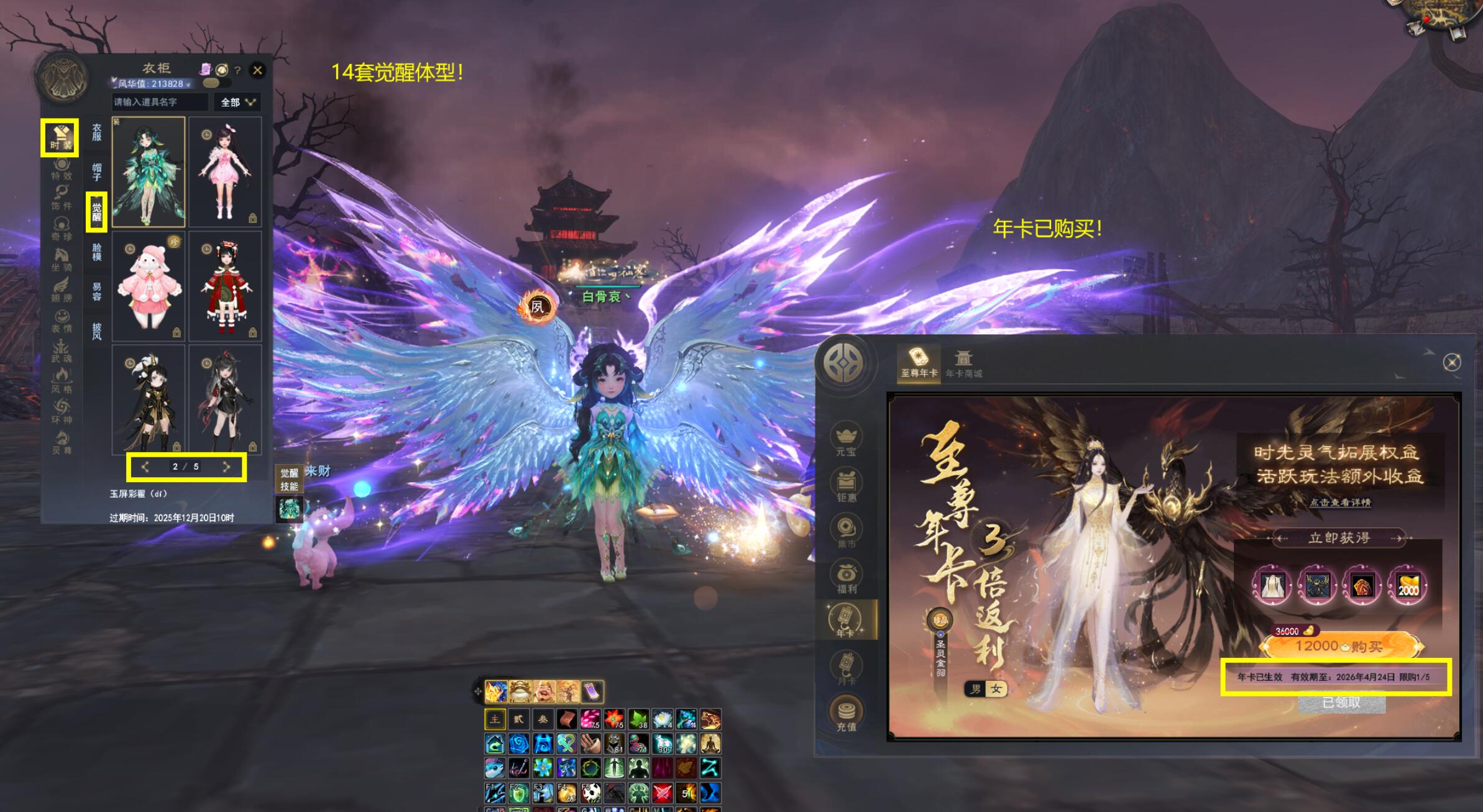Go to previous wardrobe page
The height and width of the screenshot is (812, 1483).
pos(145,467)
